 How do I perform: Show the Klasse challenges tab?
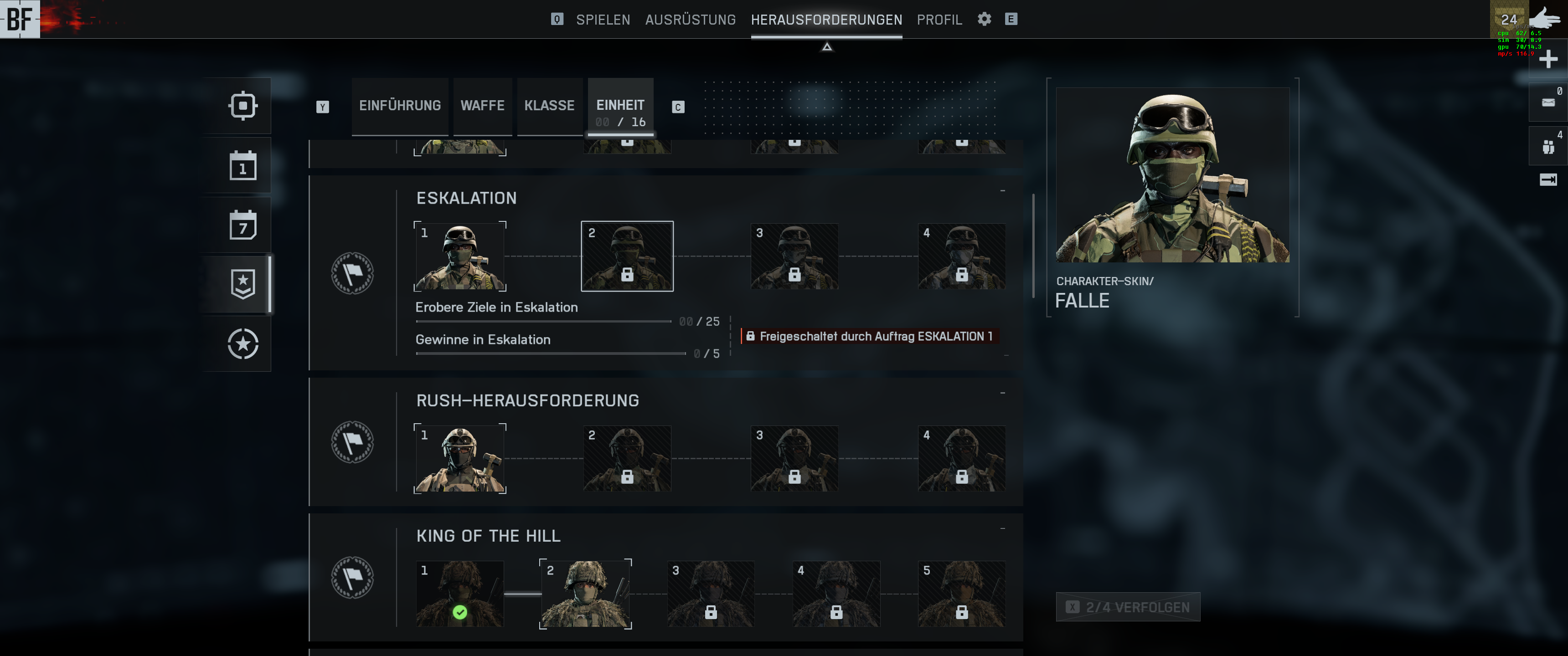tap(549, 105)
